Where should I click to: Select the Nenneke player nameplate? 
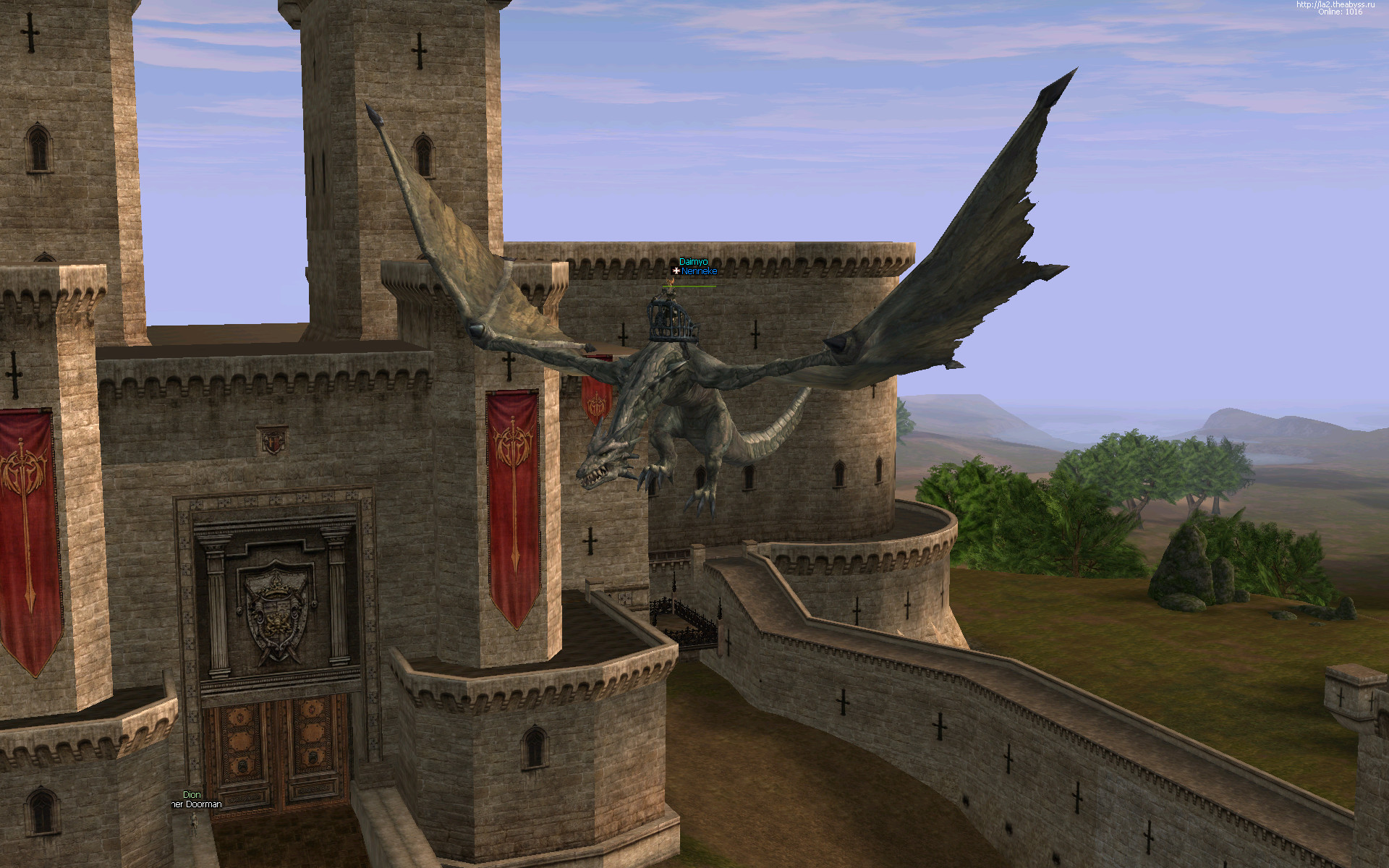[699, 271]
